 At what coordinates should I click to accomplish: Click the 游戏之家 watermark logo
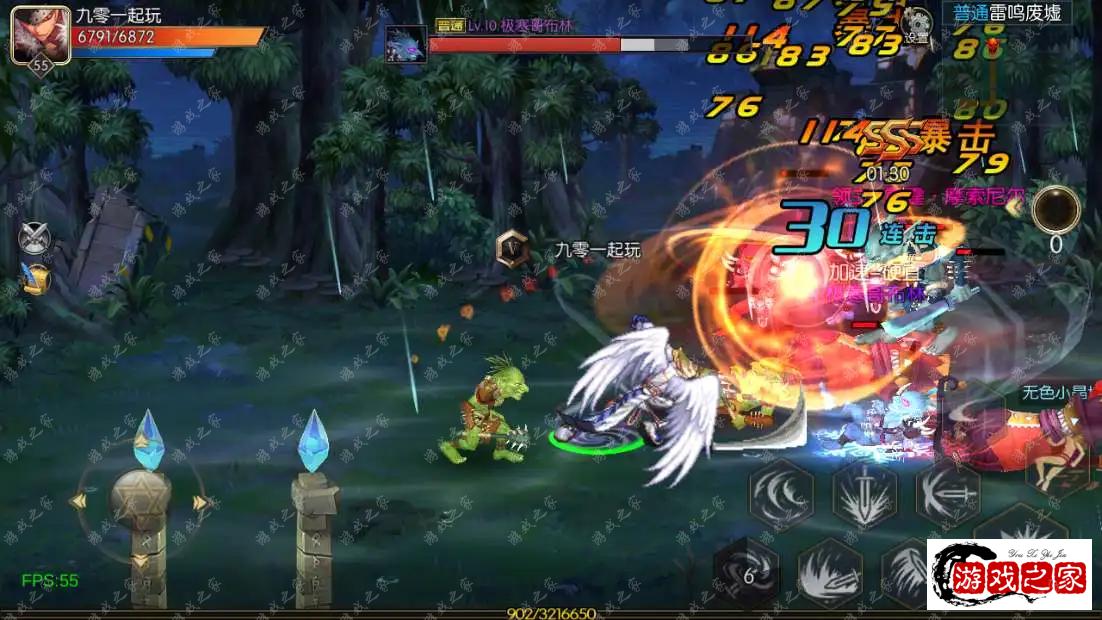[1008, 574]
